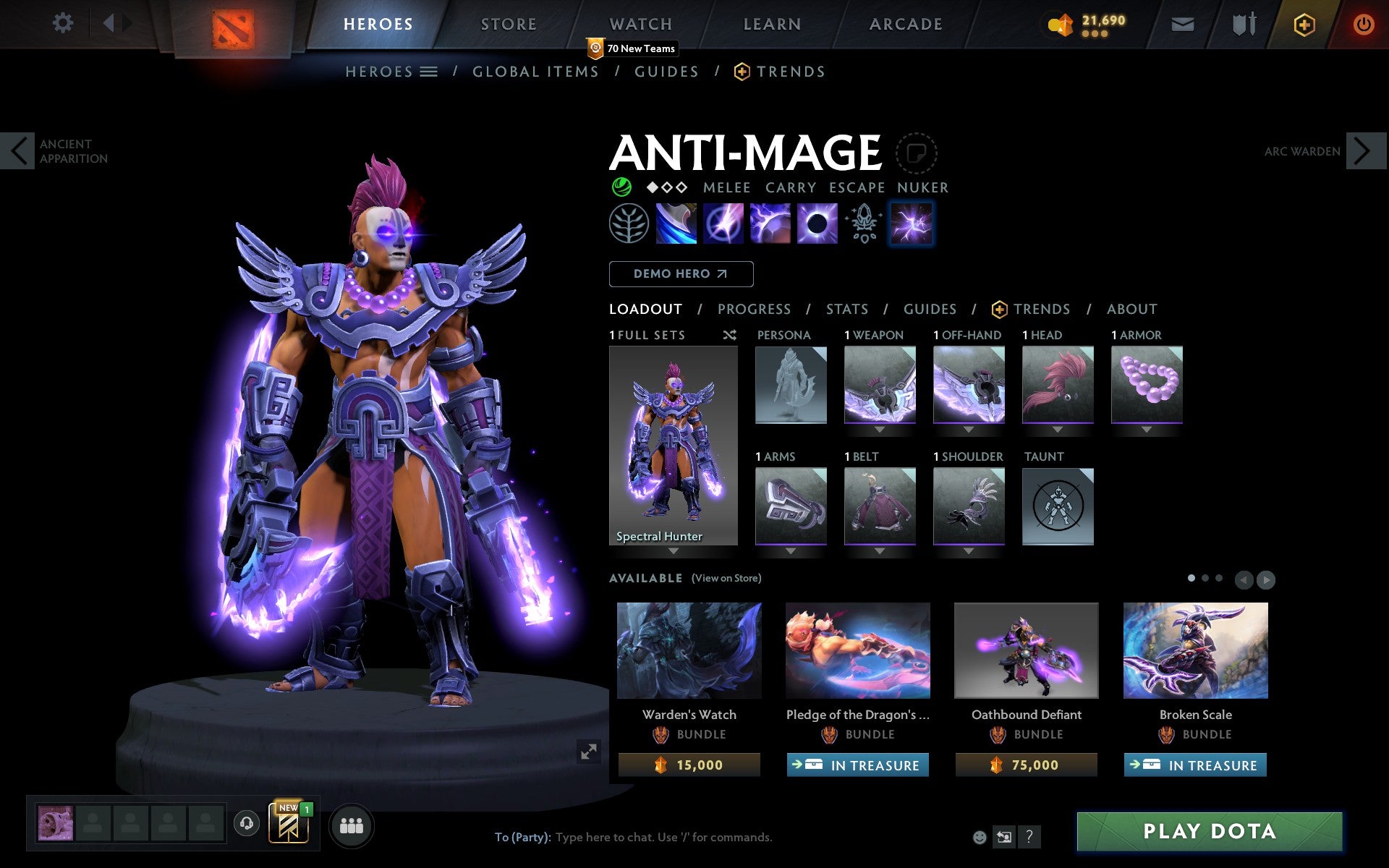This screenshot has width=1389, height=868.
Task: Open the Armor slot with purple beads
Action: click(1146, 384)
